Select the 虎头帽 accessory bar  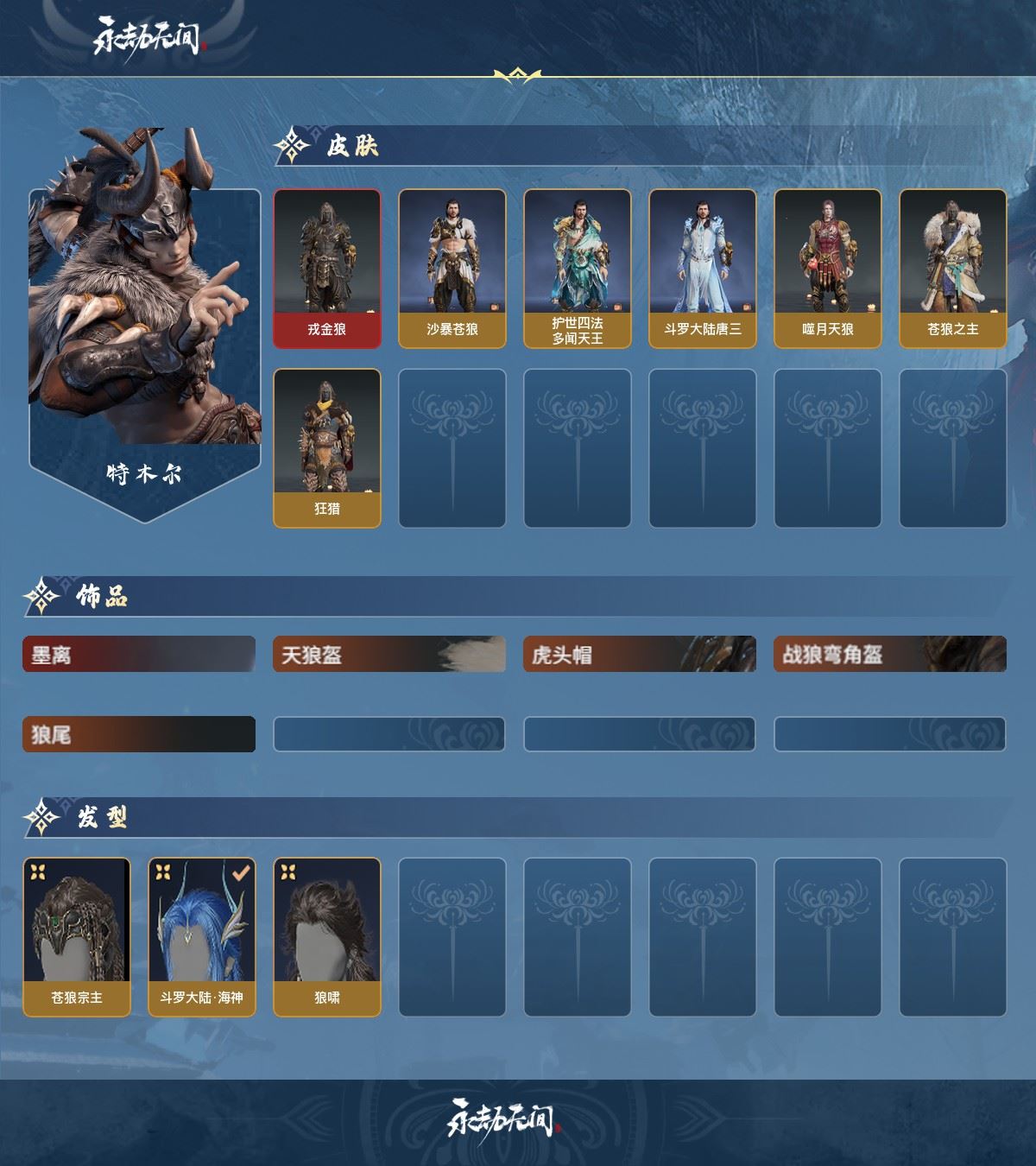coord(640,655)
